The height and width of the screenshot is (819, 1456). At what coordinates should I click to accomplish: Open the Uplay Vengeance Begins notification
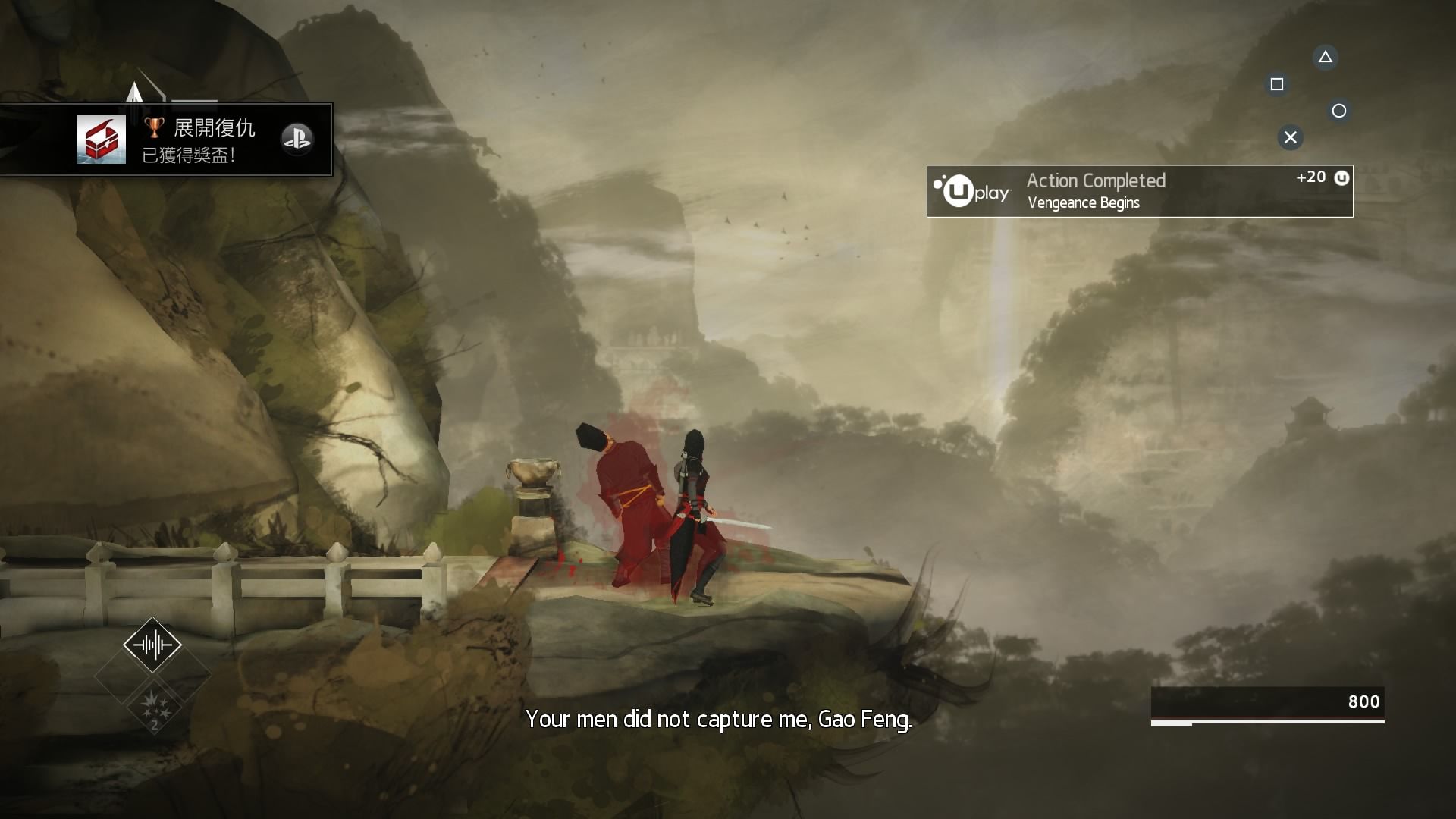click(1139, 191)
